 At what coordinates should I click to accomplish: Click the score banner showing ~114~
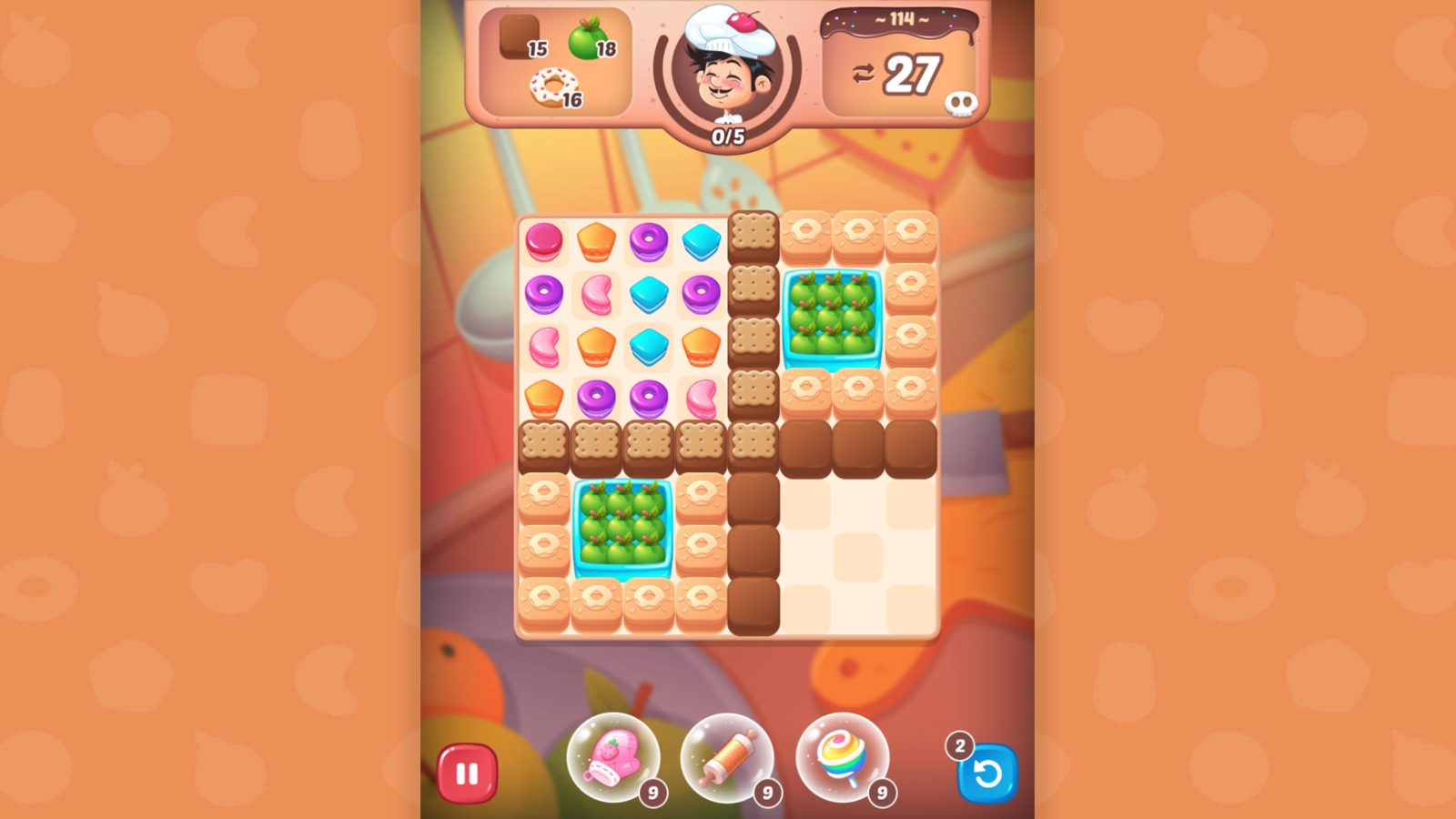[899, 20]
